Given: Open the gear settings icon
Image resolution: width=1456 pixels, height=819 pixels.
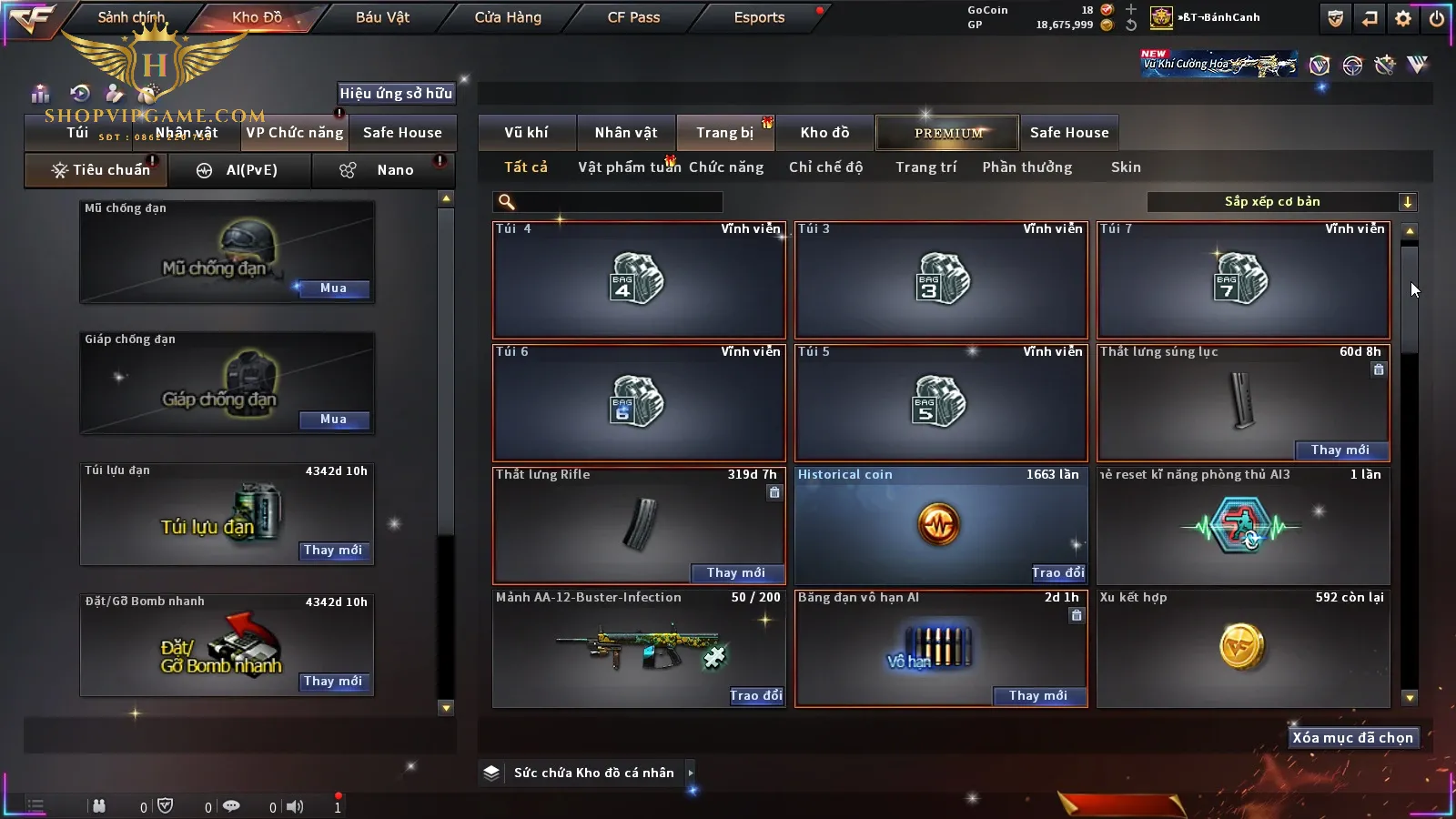Looking at the screenshot, I should 1403,18.
